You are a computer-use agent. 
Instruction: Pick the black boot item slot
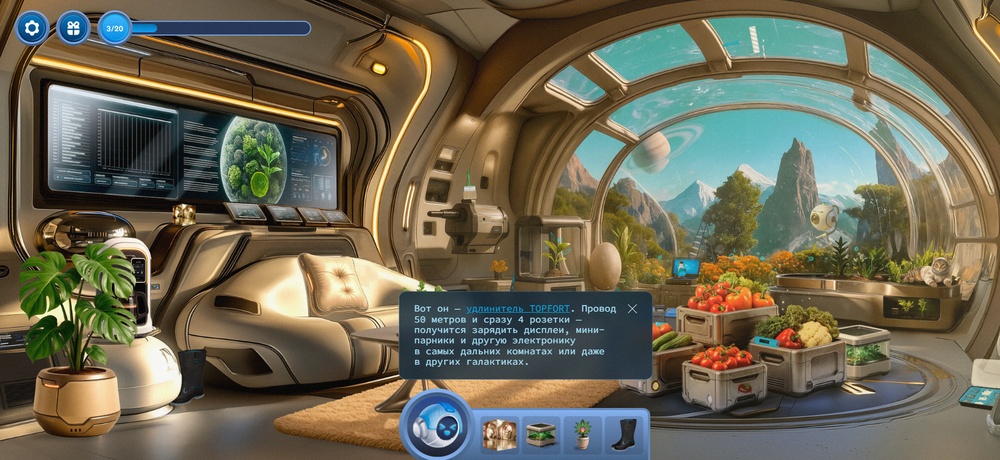pyautogui.click(x=623, y=434)
